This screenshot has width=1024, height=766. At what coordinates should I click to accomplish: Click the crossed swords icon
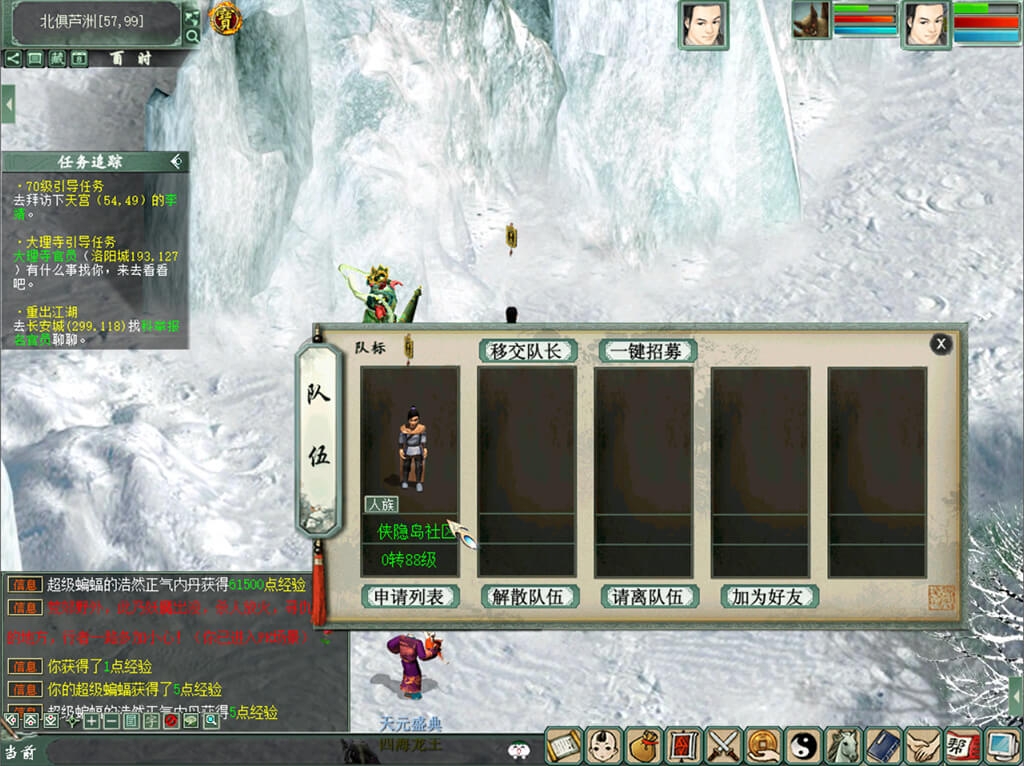coord(722,746)
